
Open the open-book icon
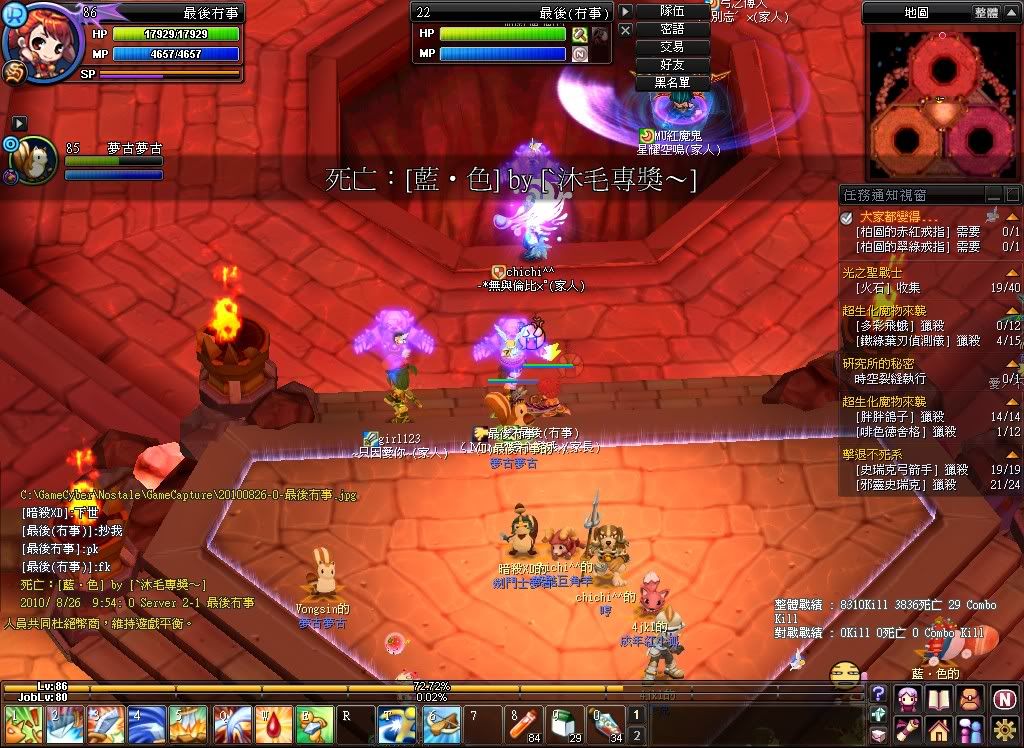(940, 697)
